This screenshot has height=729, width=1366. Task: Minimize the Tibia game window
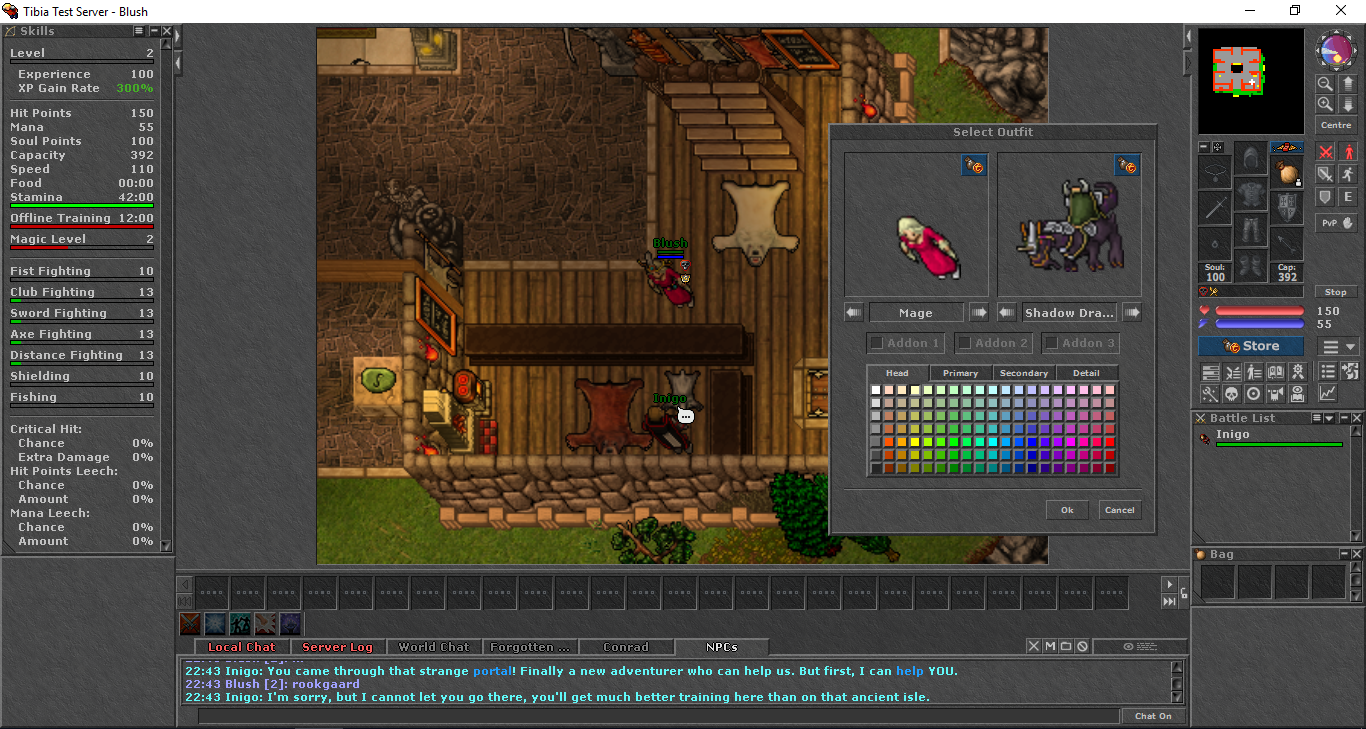[x=1250, y=11]
